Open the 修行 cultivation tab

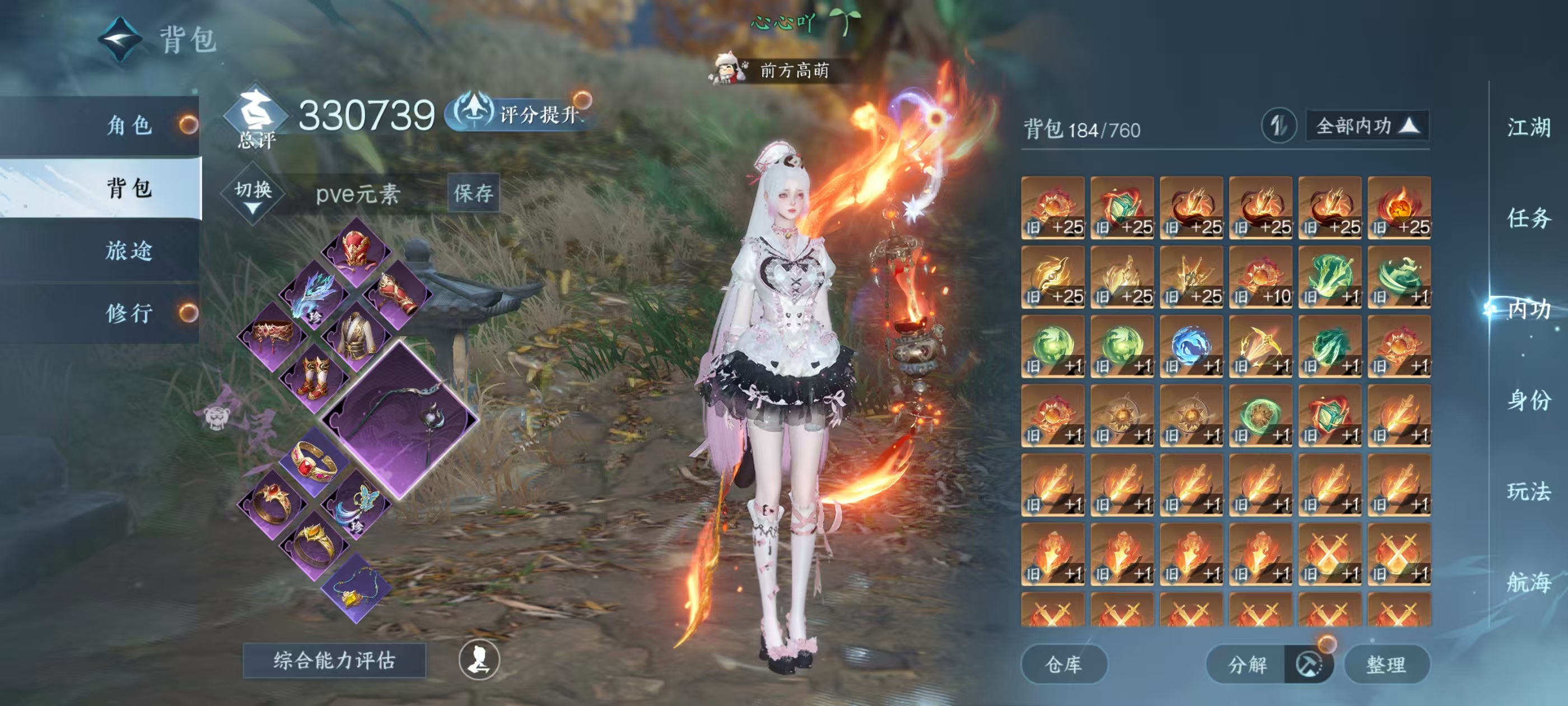128,313
